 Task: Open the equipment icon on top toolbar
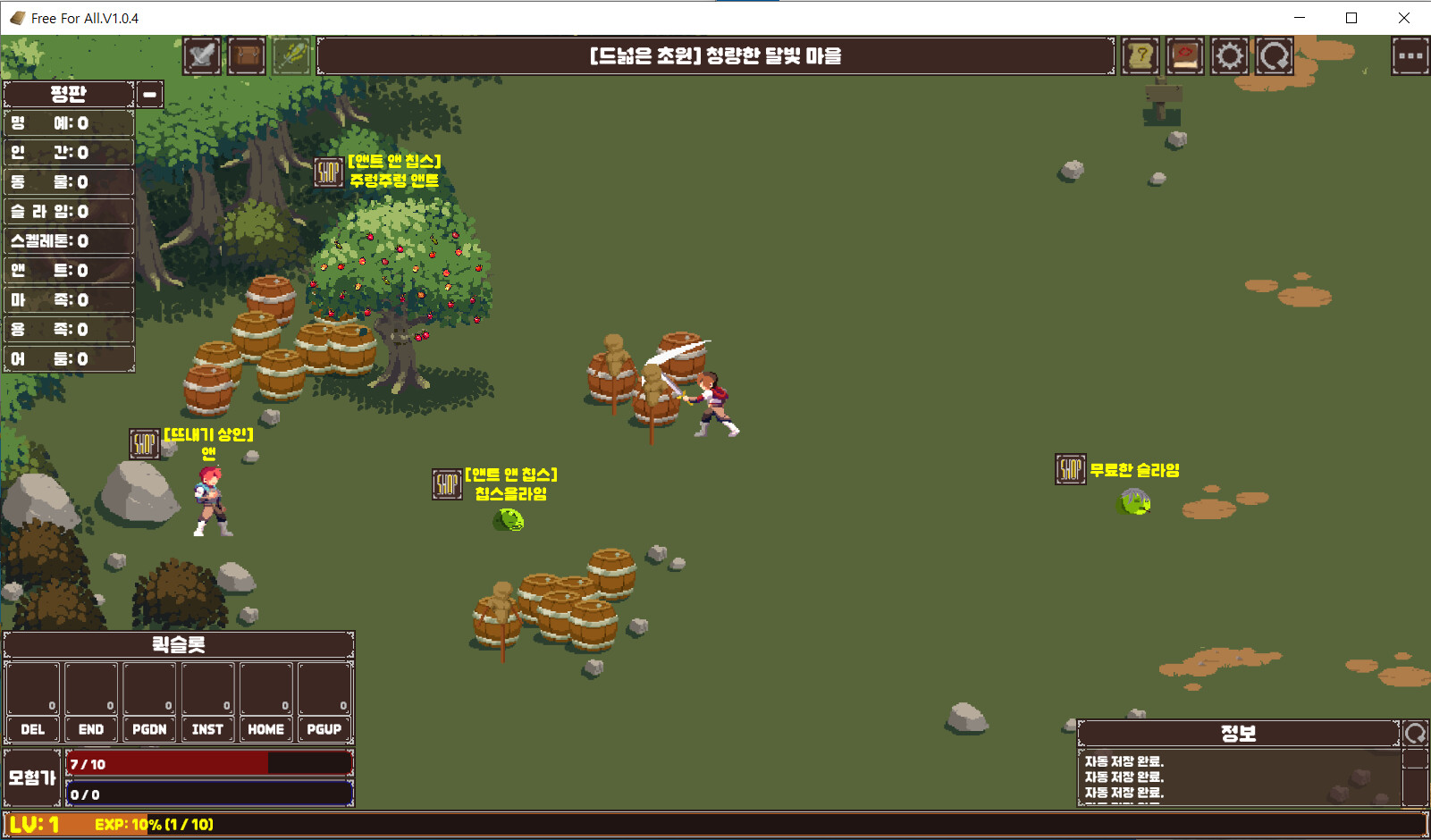coord(201,55)
